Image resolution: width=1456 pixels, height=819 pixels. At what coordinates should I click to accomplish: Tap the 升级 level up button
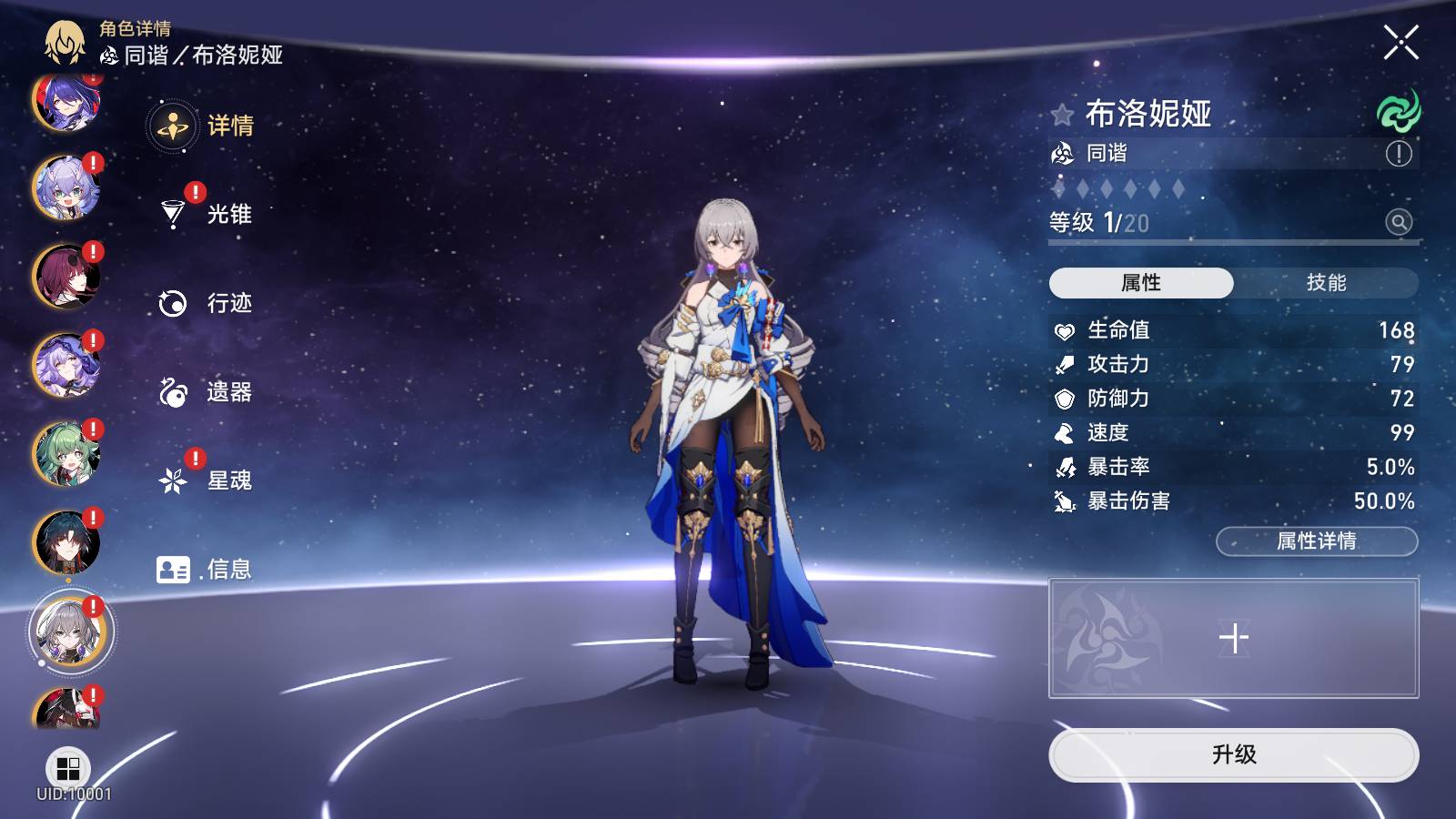click(1233, 754)
